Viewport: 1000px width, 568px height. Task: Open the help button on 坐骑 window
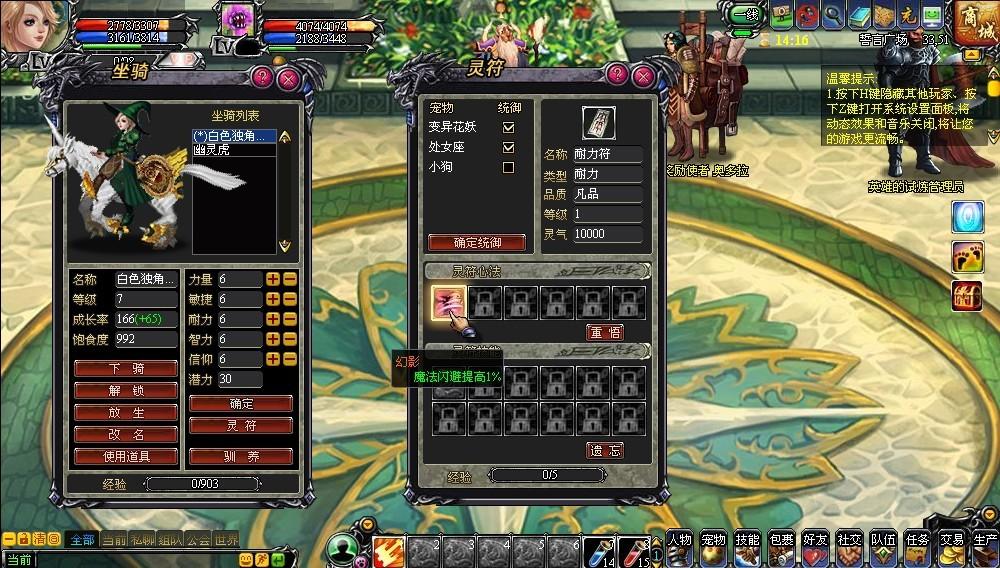pyautogui.click(x=261, y=76)
